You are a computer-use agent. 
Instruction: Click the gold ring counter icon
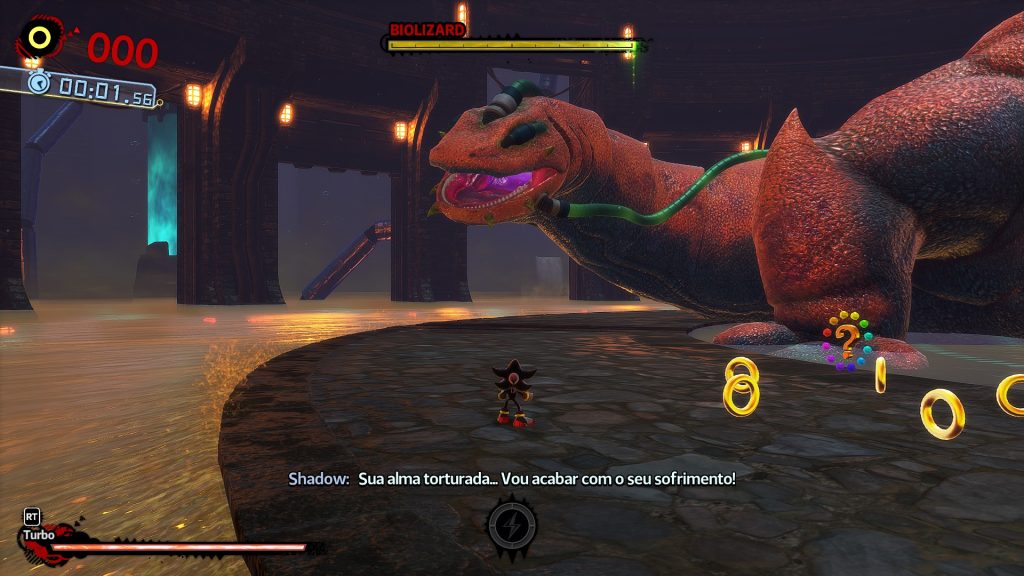coord(41,39)
